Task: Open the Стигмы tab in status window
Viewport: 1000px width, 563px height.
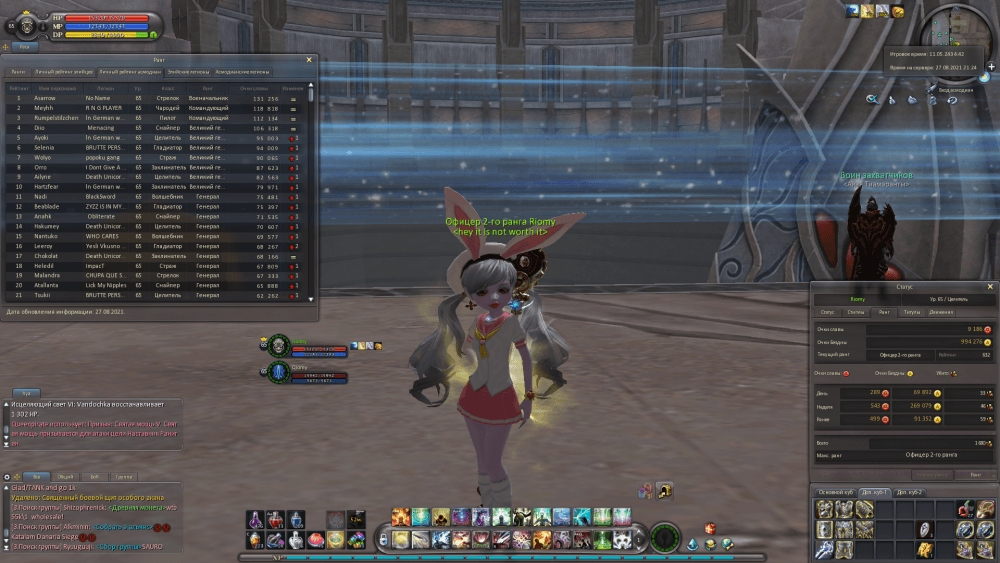Action: click(x=855, y=312)
